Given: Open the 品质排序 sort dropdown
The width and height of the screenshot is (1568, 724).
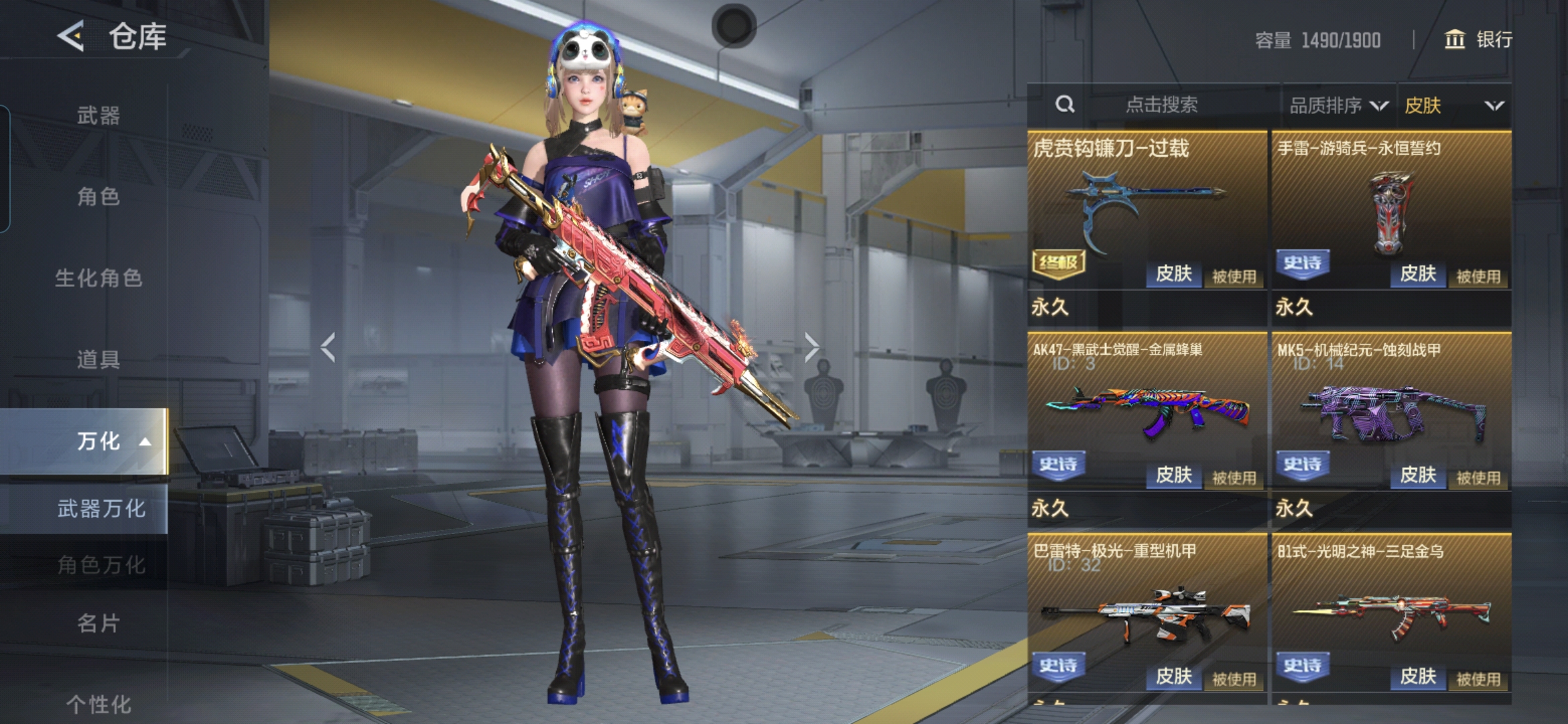Looking at the screenshot, I should pyautogui.click(x=1337, y=105).
